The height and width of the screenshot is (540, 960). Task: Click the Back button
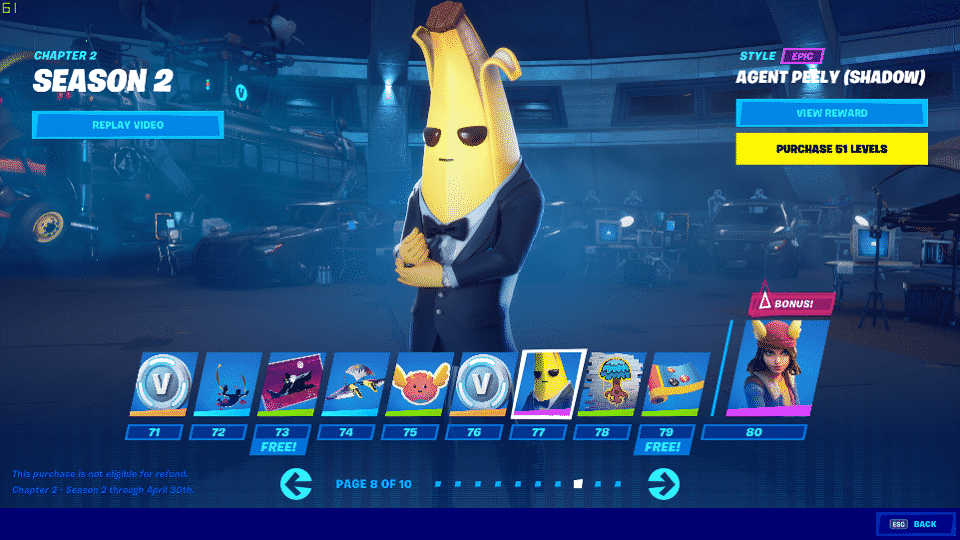click(x=914, y=524)
